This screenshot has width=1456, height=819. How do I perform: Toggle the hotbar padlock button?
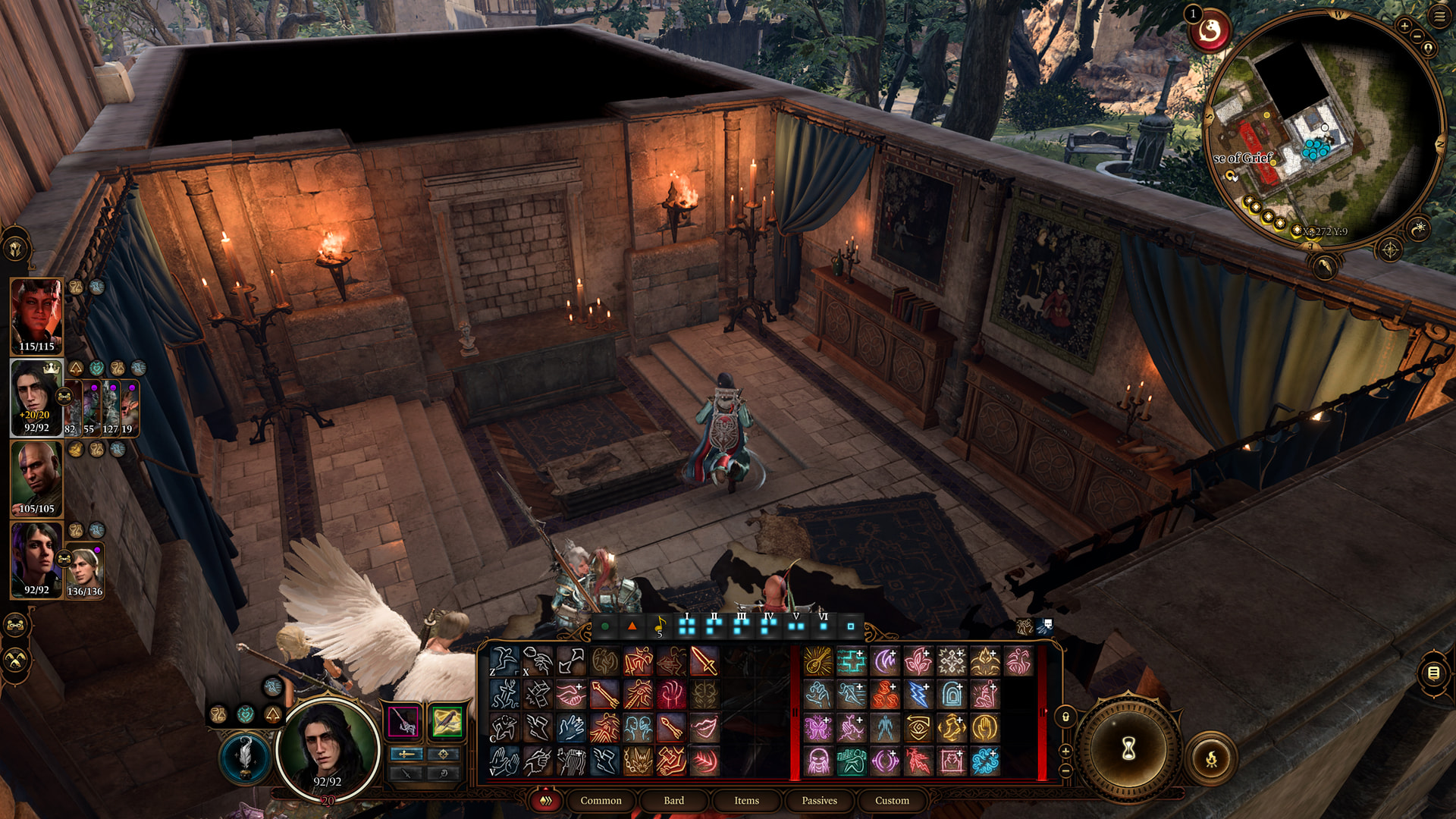coord(1065,717)
